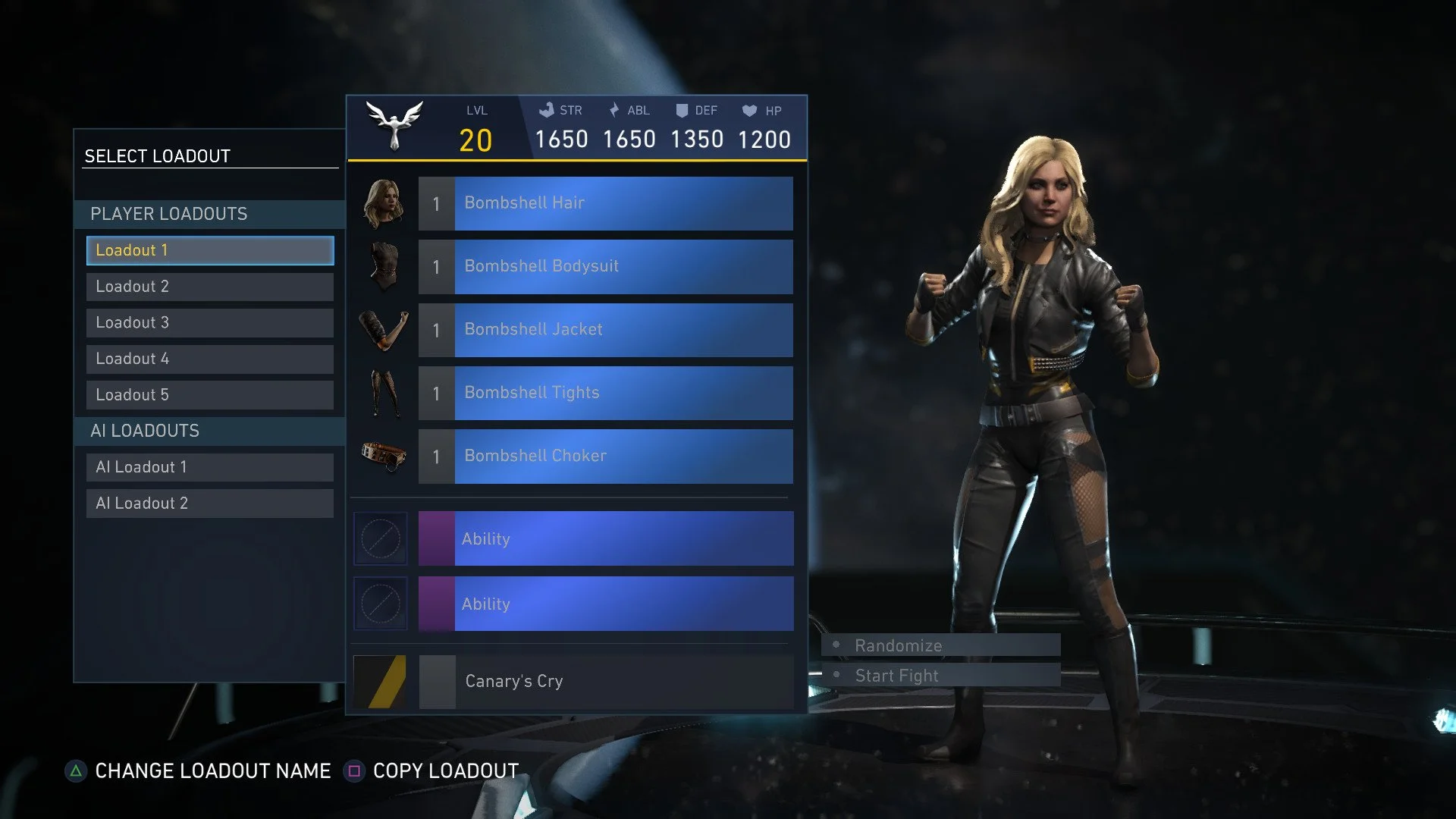Click the Bombshell Jacket gear row
The image size is (1456, 819).
(605, 330)
